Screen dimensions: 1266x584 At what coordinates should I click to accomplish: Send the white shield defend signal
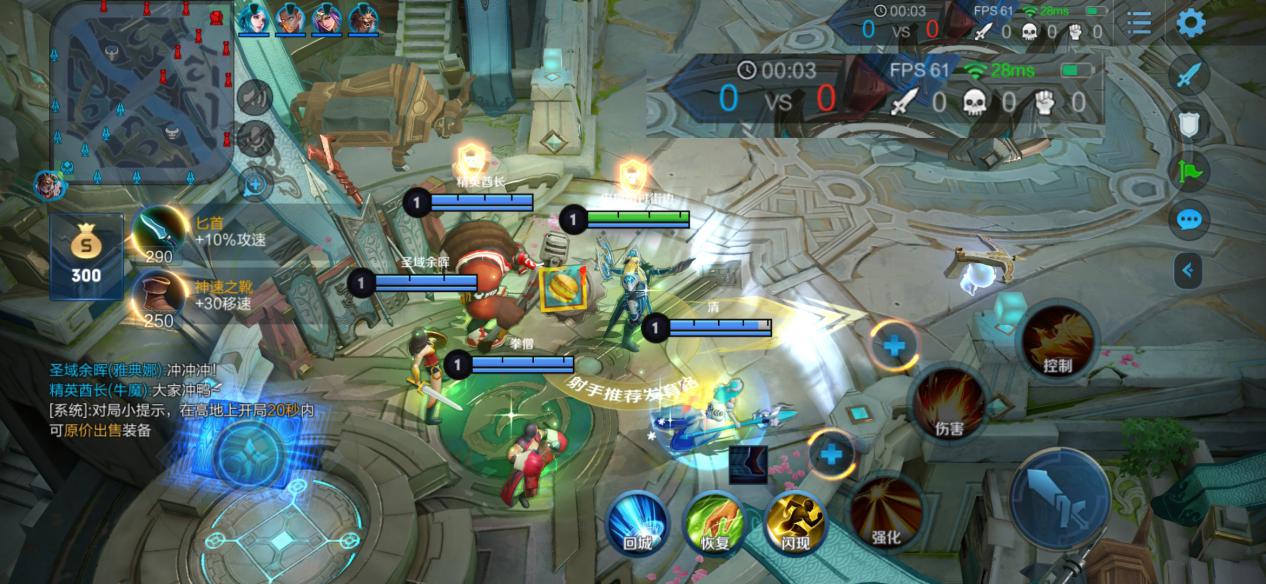(x=1189, y=123)
